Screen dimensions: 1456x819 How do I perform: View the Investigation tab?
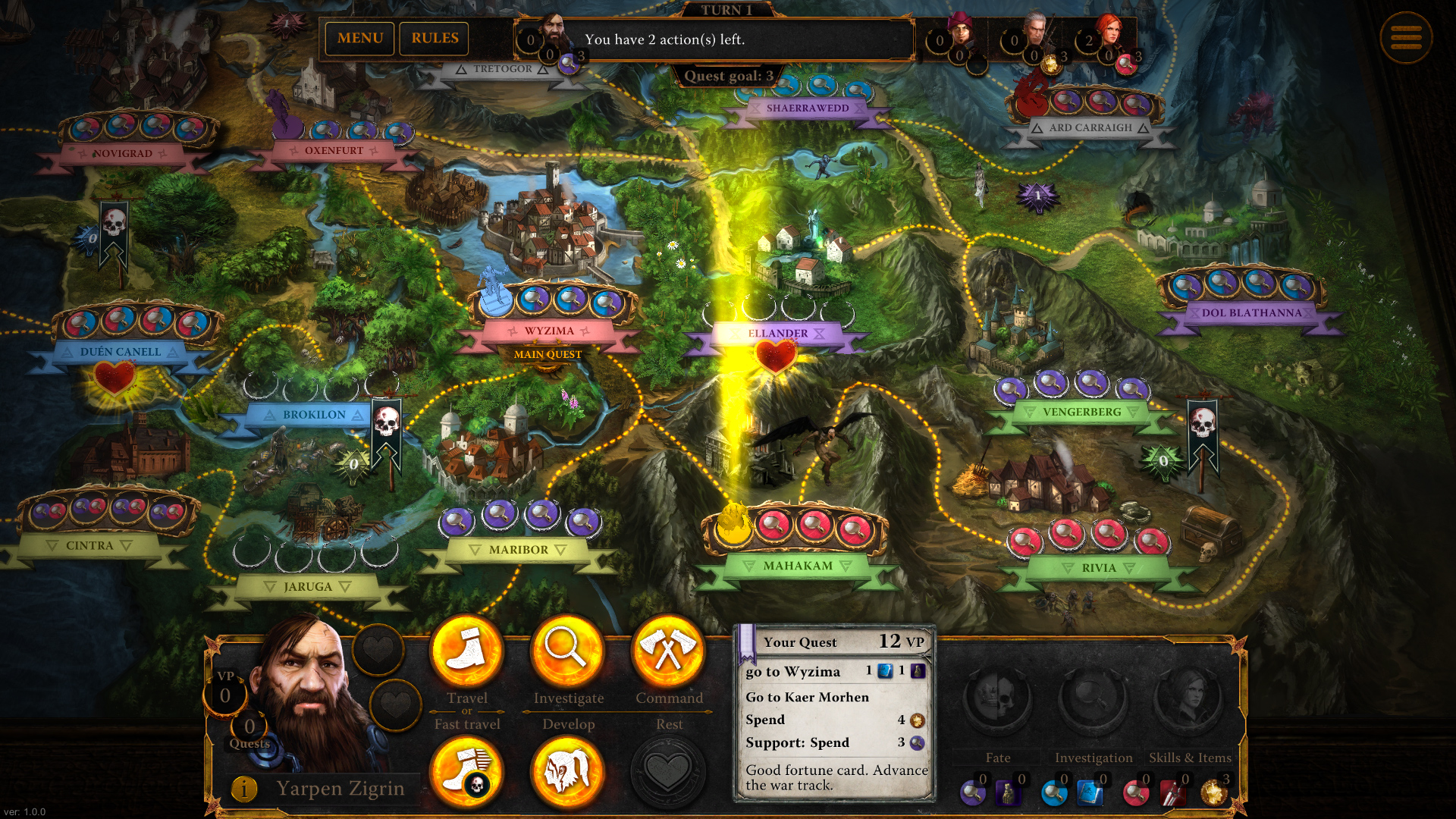tap(1094, 757)
